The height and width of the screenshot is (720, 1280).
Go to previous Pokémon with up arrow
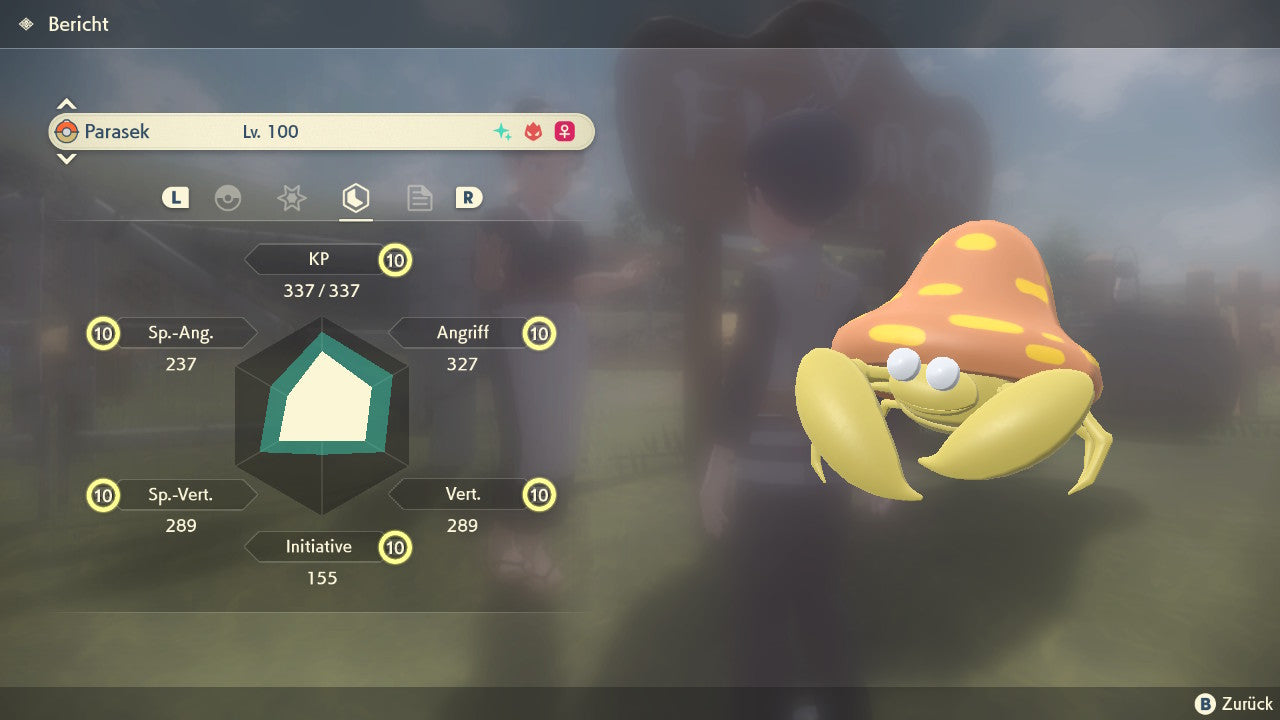click(66, 104)
